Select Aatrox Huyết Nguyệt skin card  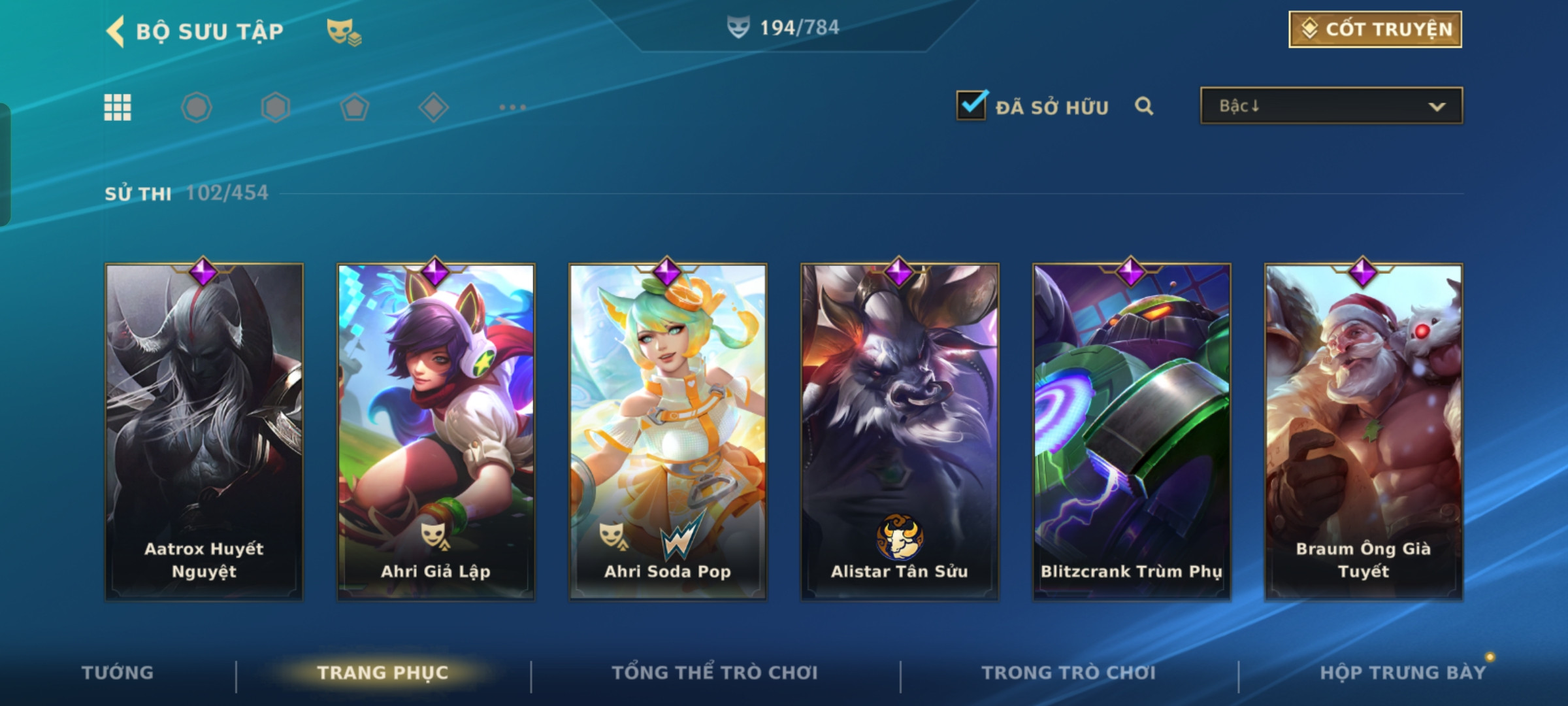(x=204, y=431)
